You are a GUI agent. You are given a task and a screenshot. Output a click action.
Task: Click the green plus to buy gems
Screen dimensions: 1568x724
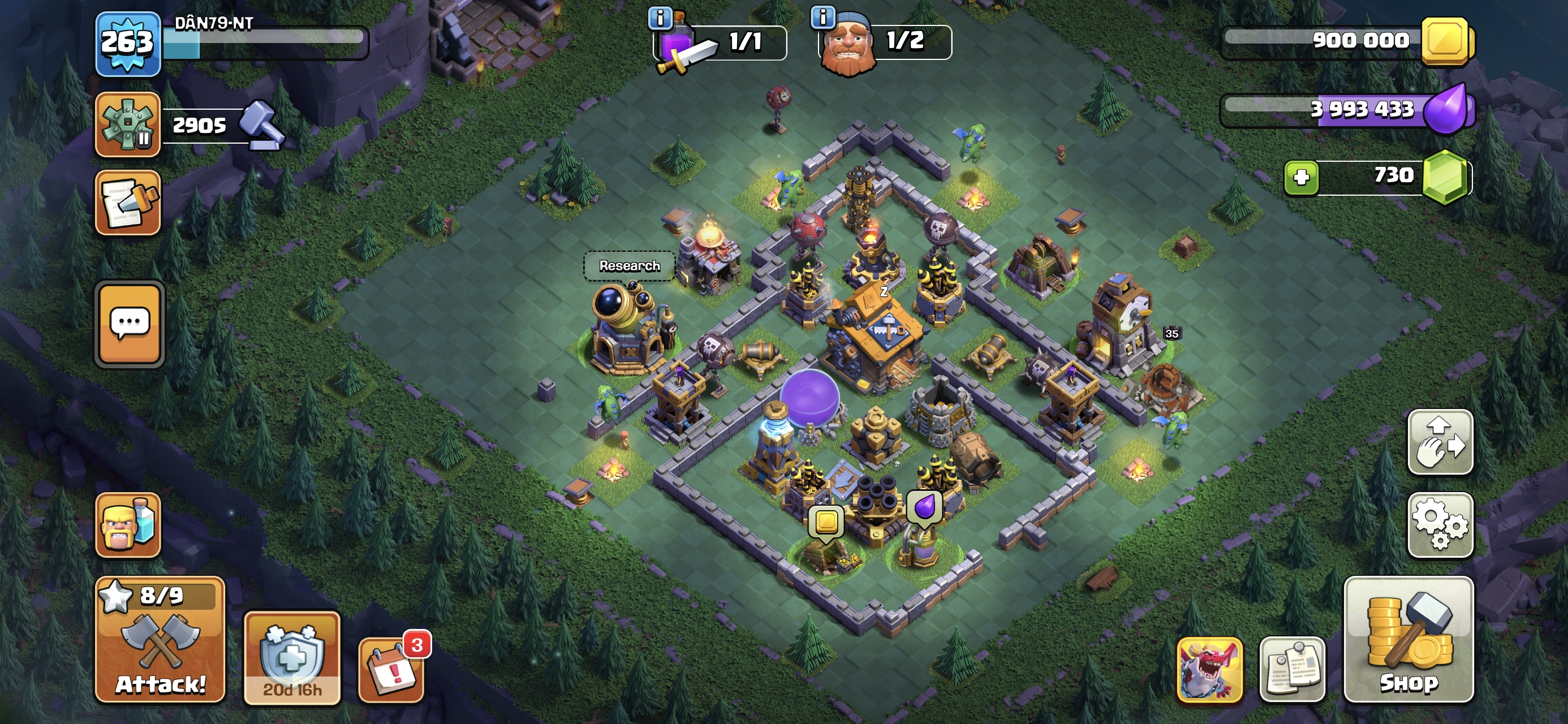(x=1301, y=177)
